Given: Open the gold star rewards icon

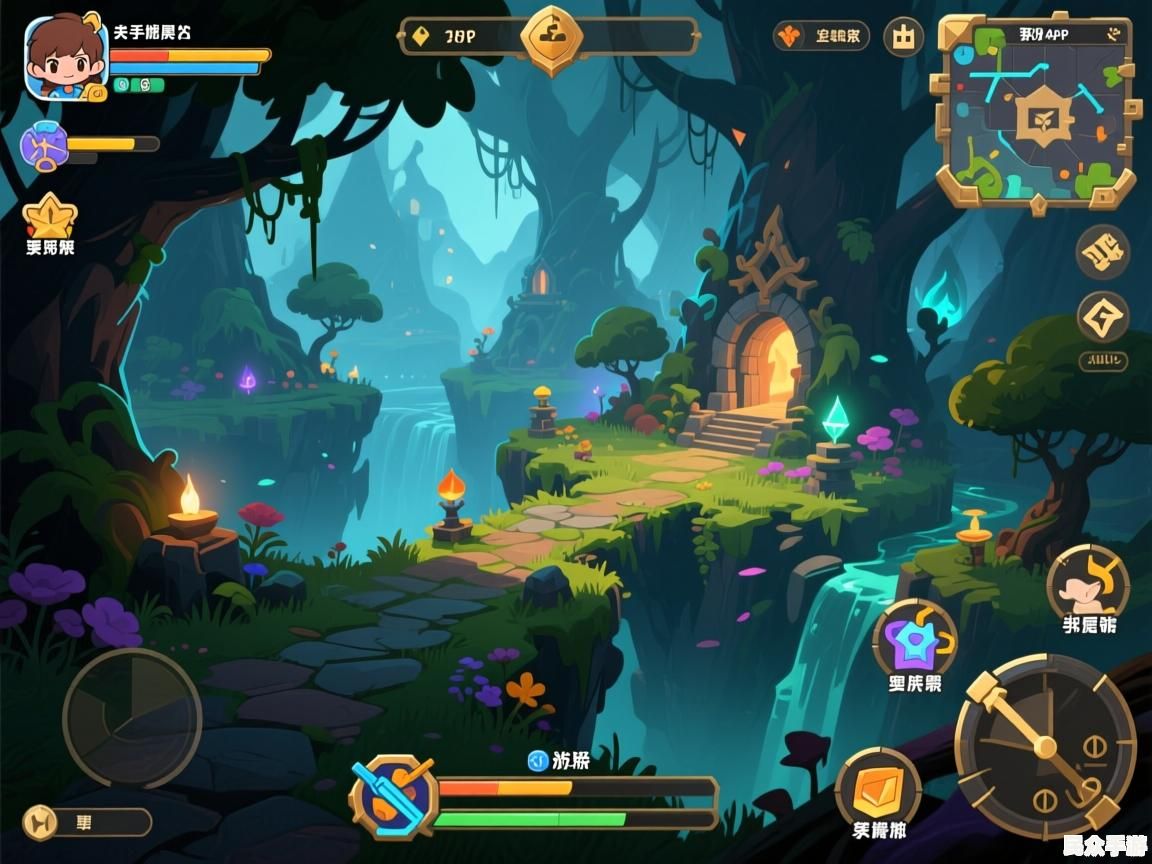Looking at the screenshot, I should [49, 216].
